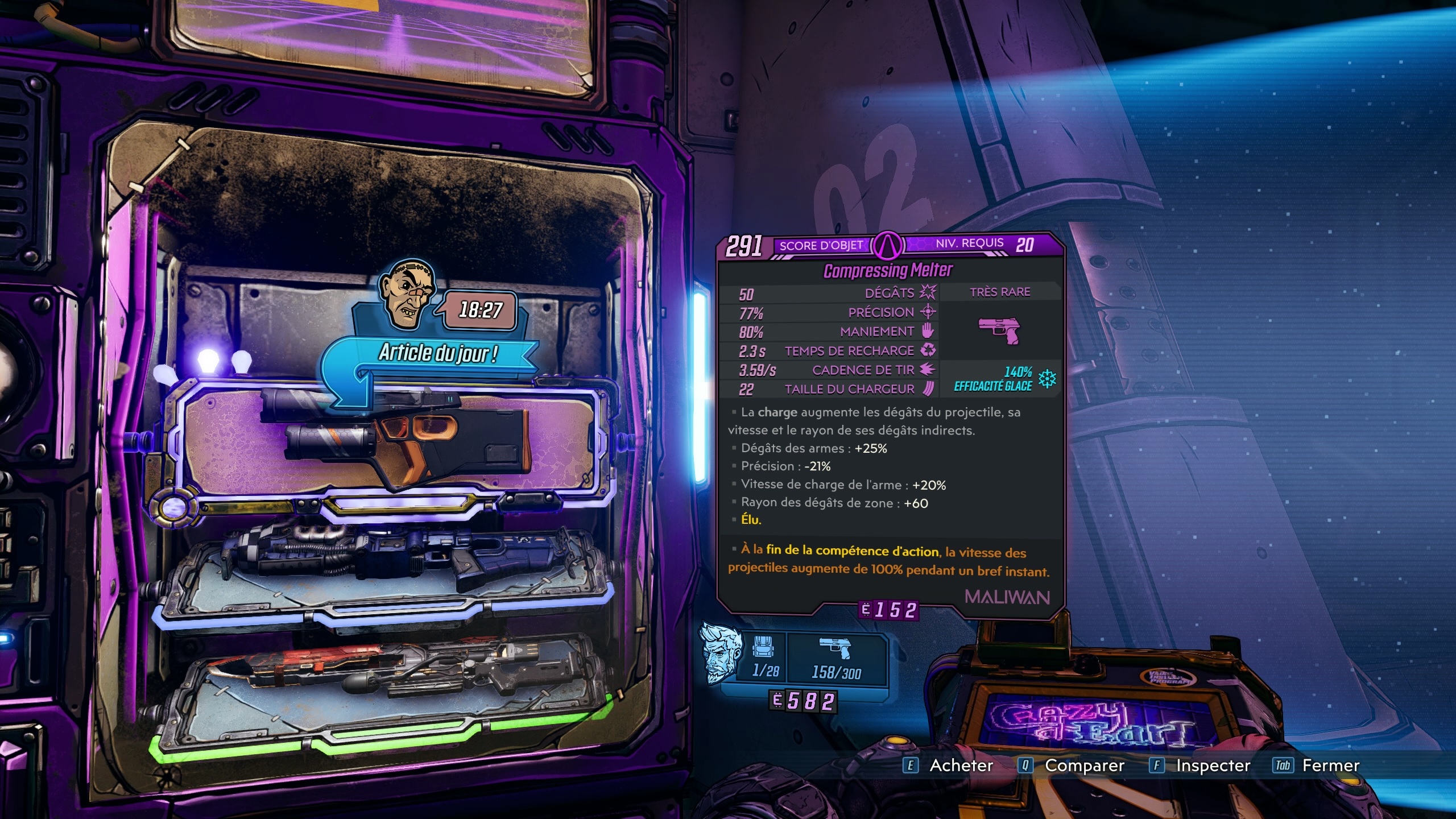Image resolution: width=1456 pixels, height=819 pixels.
Task: Buy the item with Acheter
Action: pos(950,766)
